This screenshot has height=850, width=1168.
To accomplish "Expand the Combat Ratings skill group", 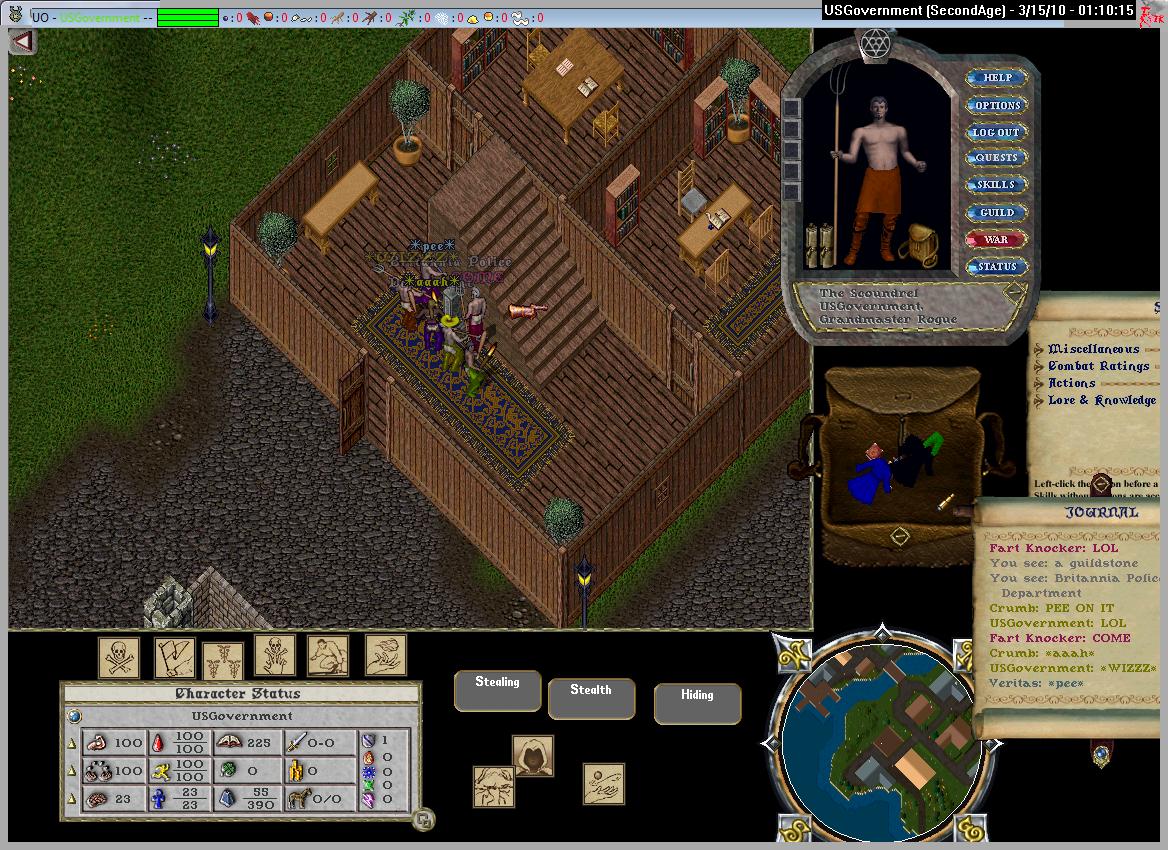I will click(1098, 366).
